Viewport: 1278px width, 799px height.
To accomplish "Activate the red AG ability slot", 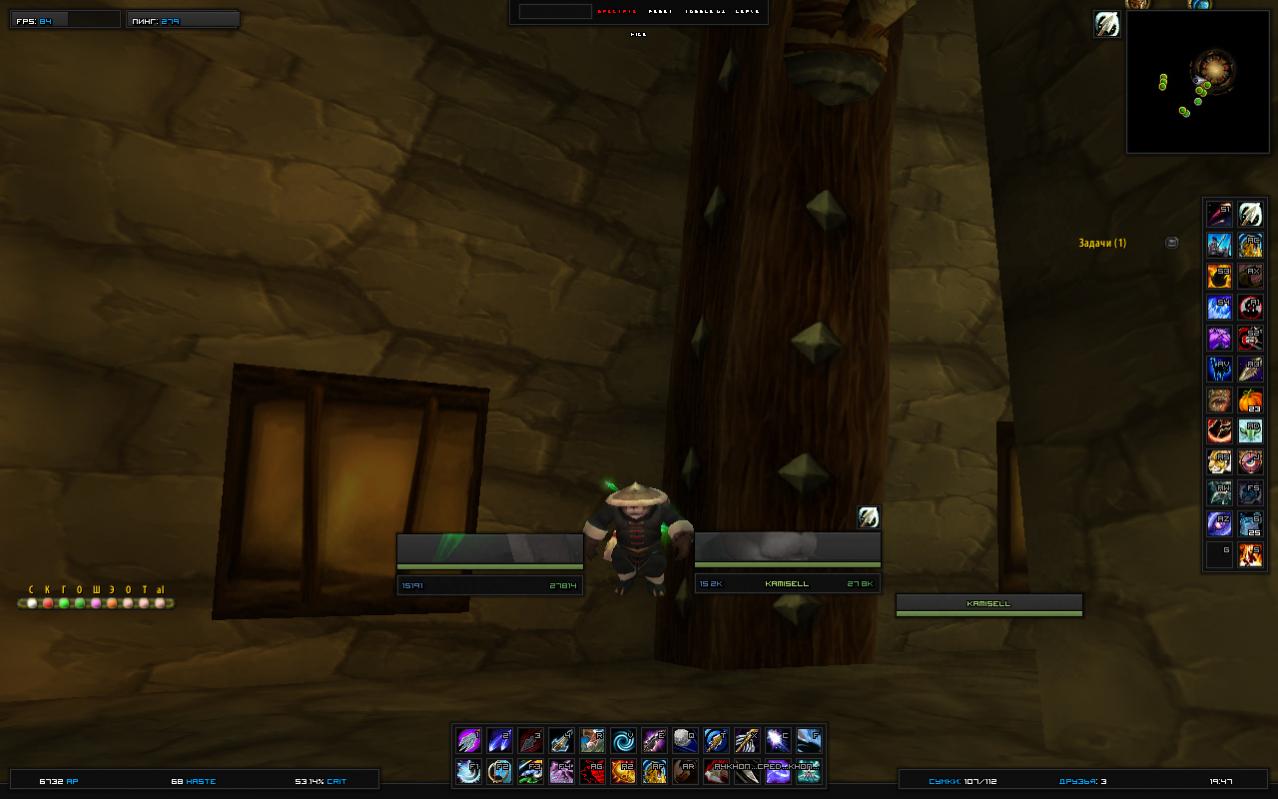I will pos(592,771).
